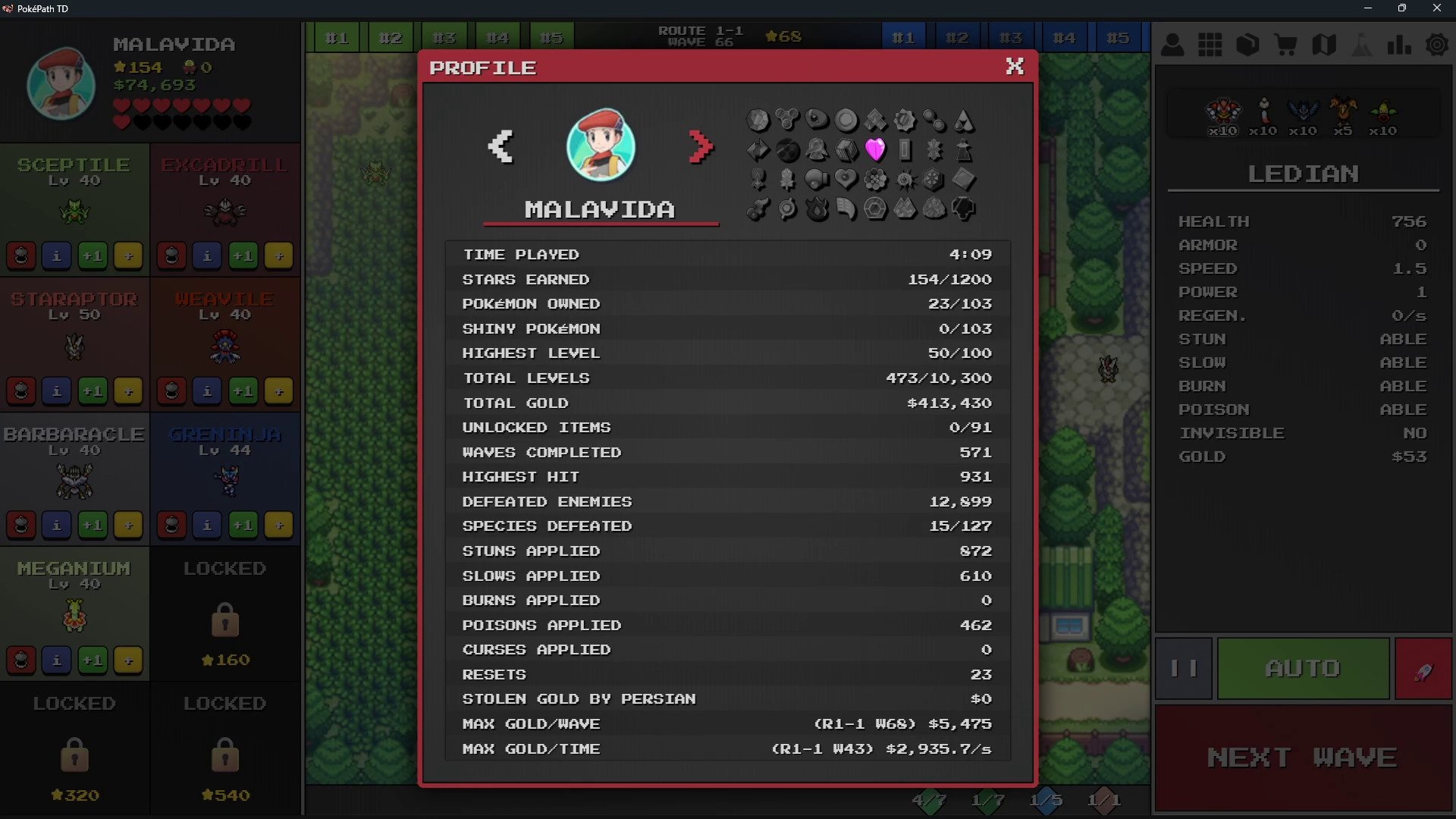Toggle Auto wave mode
Image resolution: width=1456 pixels, height=819 pixels.
coord(1303,668)
